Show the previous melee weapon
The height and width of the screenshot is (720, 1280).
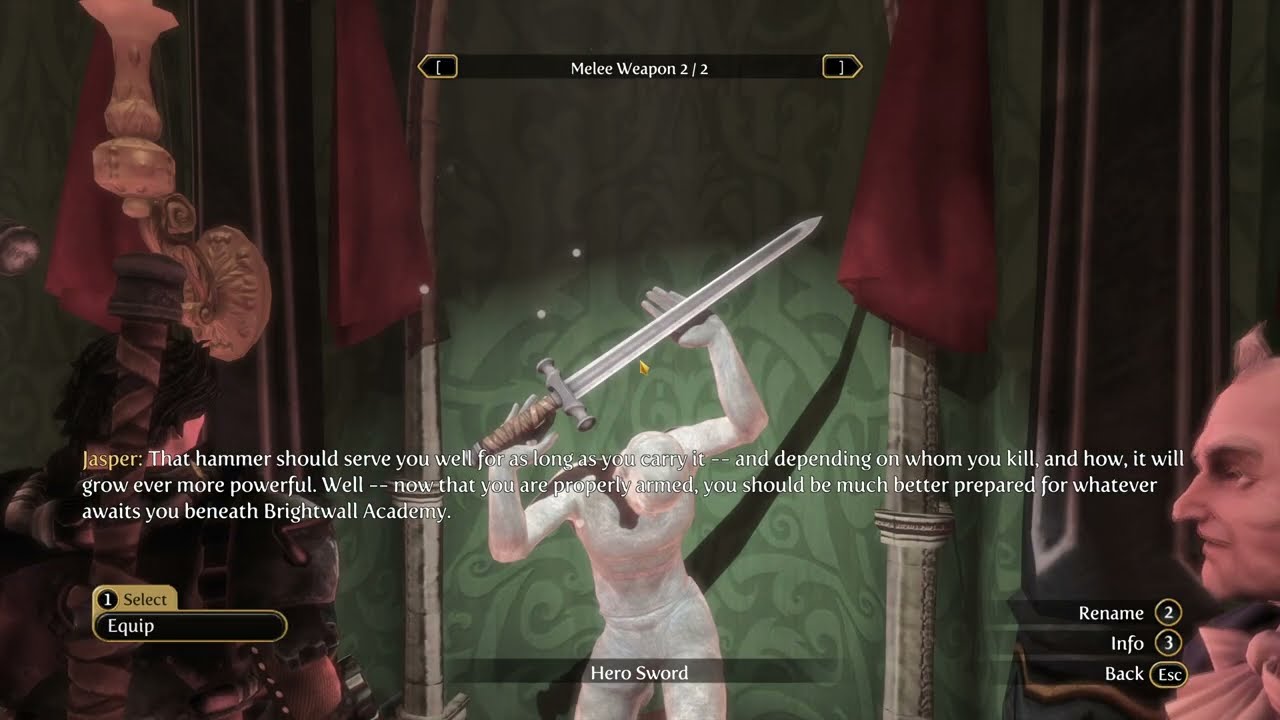pyautogui.click(x=438, y=68)
